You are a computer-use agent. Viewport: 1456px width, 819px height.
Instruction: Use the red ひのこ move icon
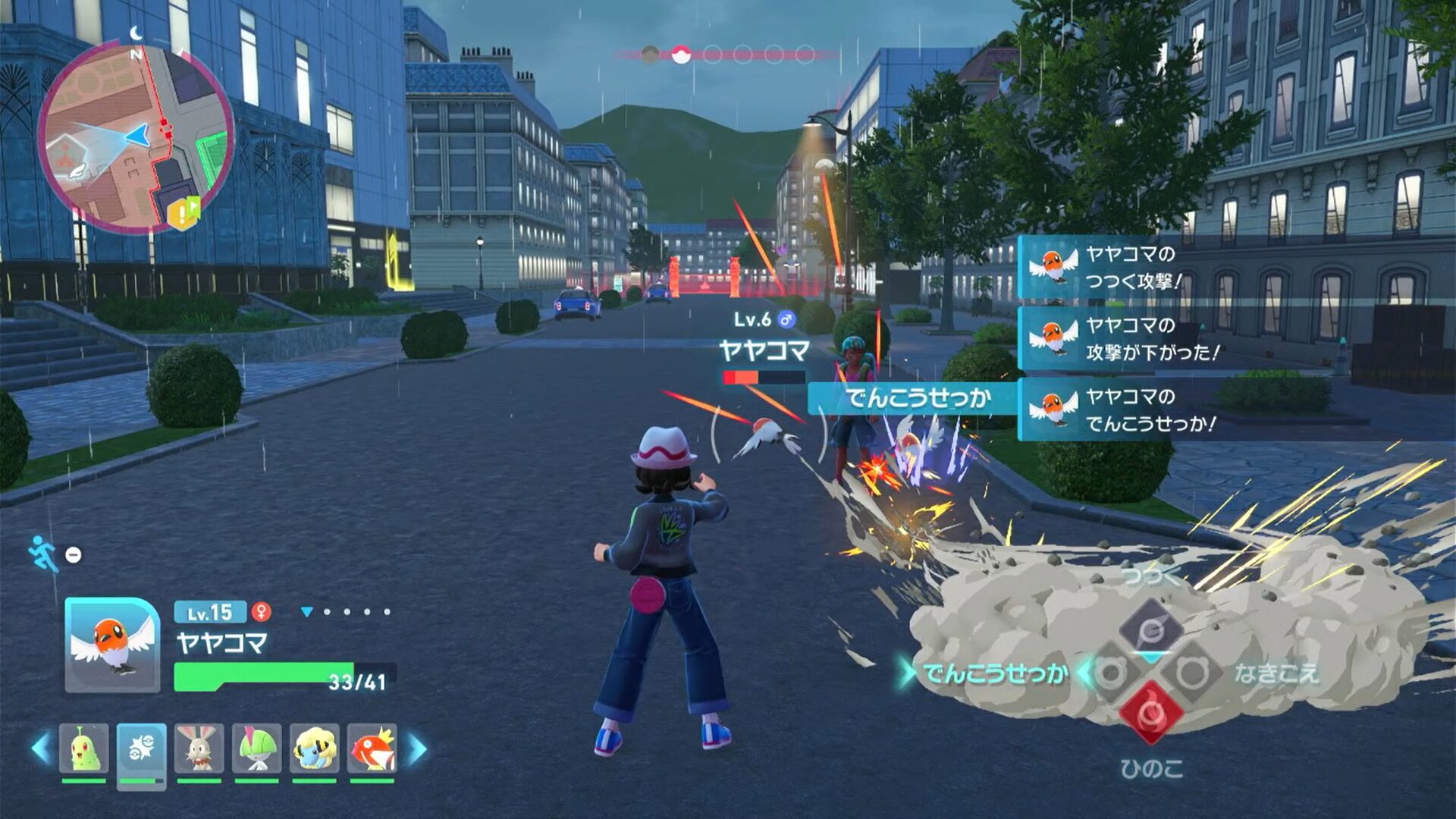pyautogui.click(x=1150, y=713)
